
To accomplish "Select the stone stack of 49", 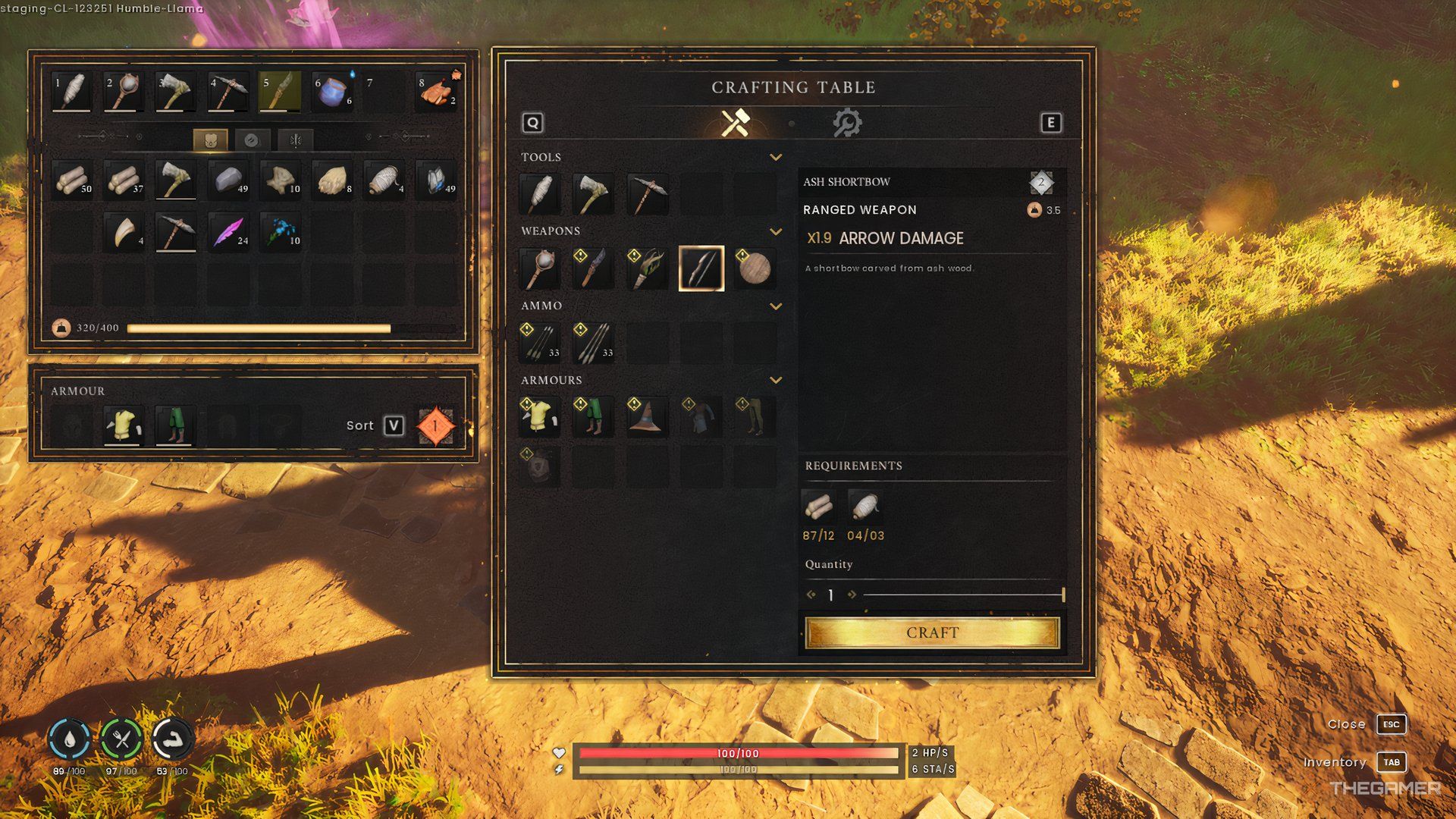I will pyautogui.click(x=228, y=180).
